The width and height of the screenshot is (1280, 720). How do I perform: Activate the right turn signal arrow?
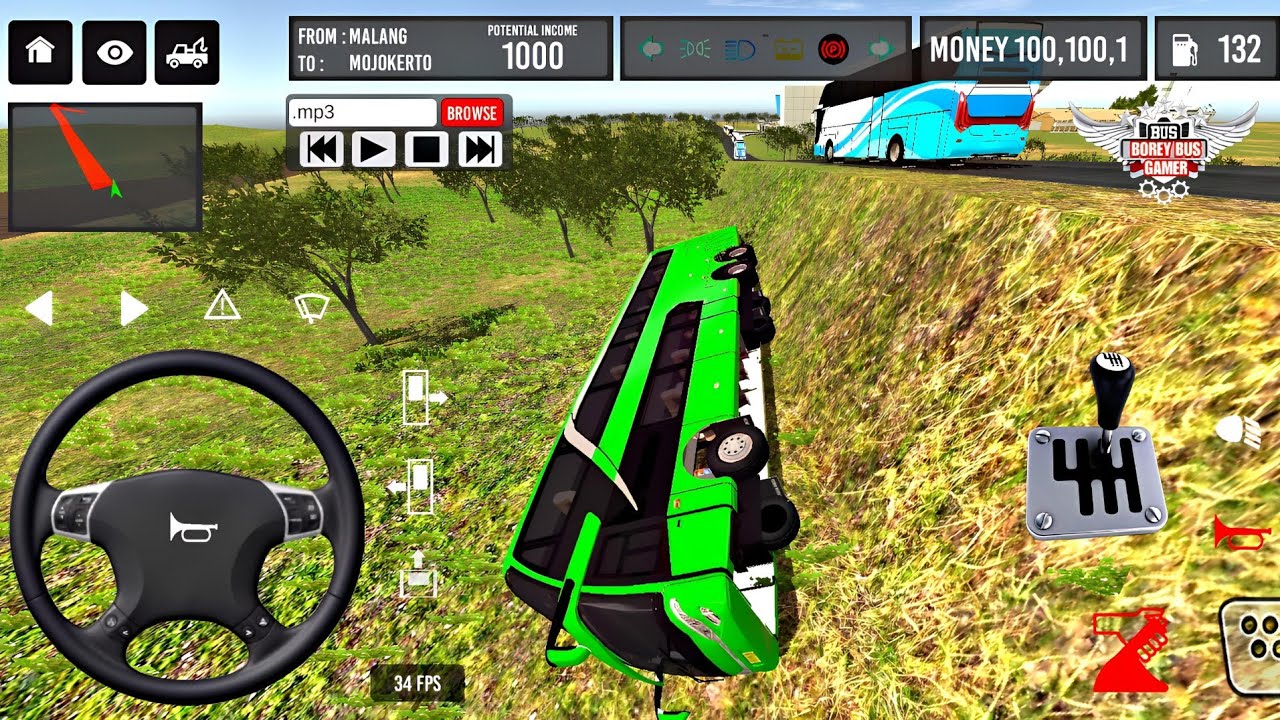click(133, 308)
